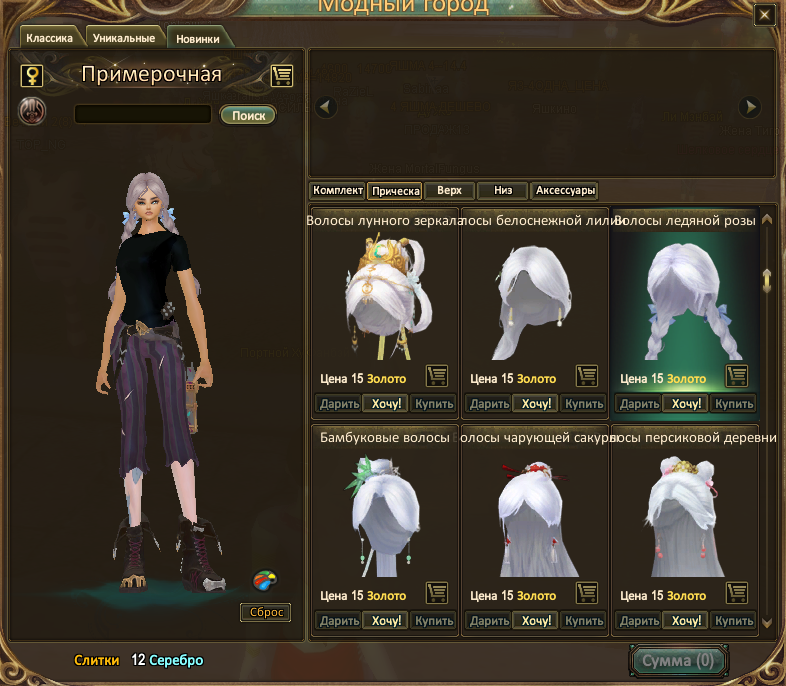This screenshot has height=686, width=786.
Task: Gift the Бамбуковые волосы hairstyle
Action: click(338, 621)
